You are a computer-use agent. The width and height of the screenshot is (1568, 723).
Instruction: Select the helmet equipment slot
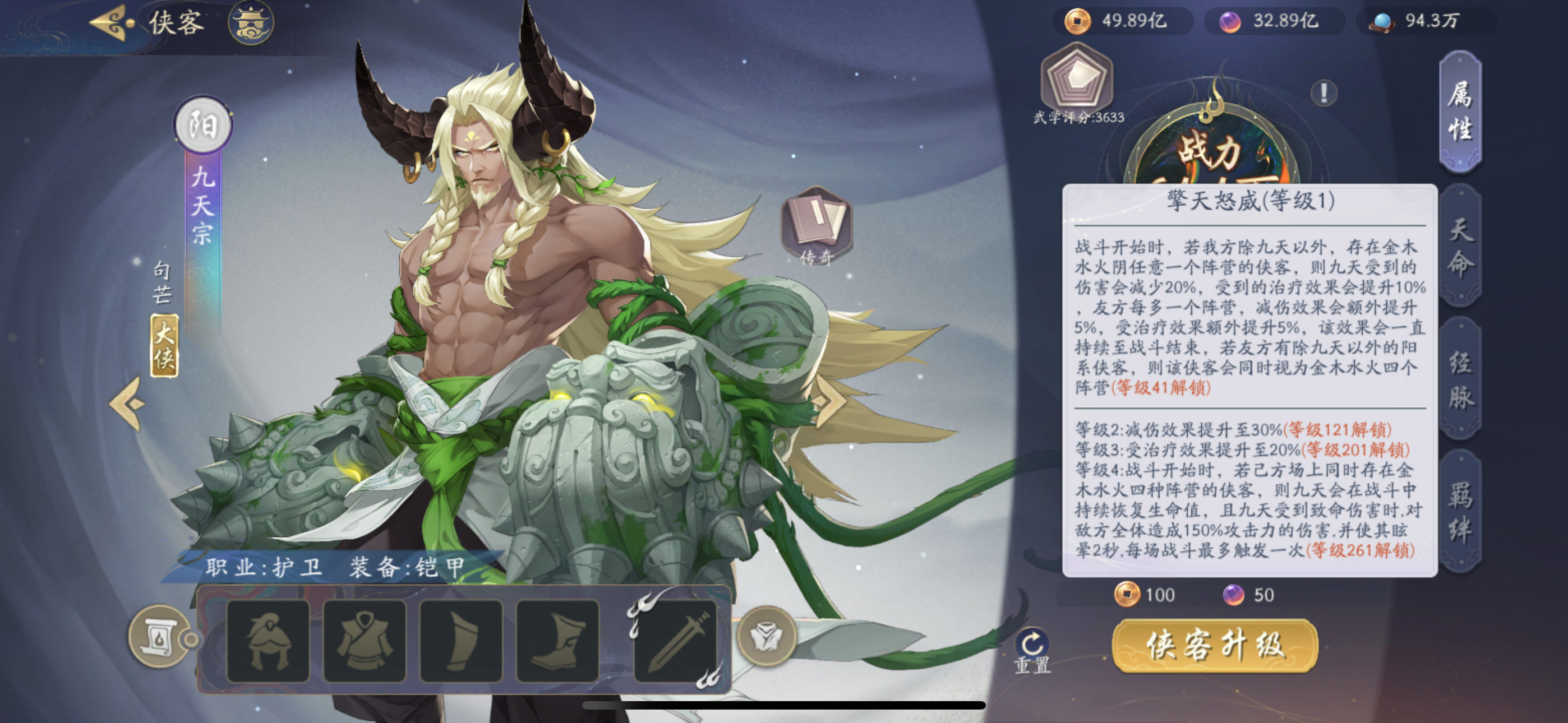[268, 641]
